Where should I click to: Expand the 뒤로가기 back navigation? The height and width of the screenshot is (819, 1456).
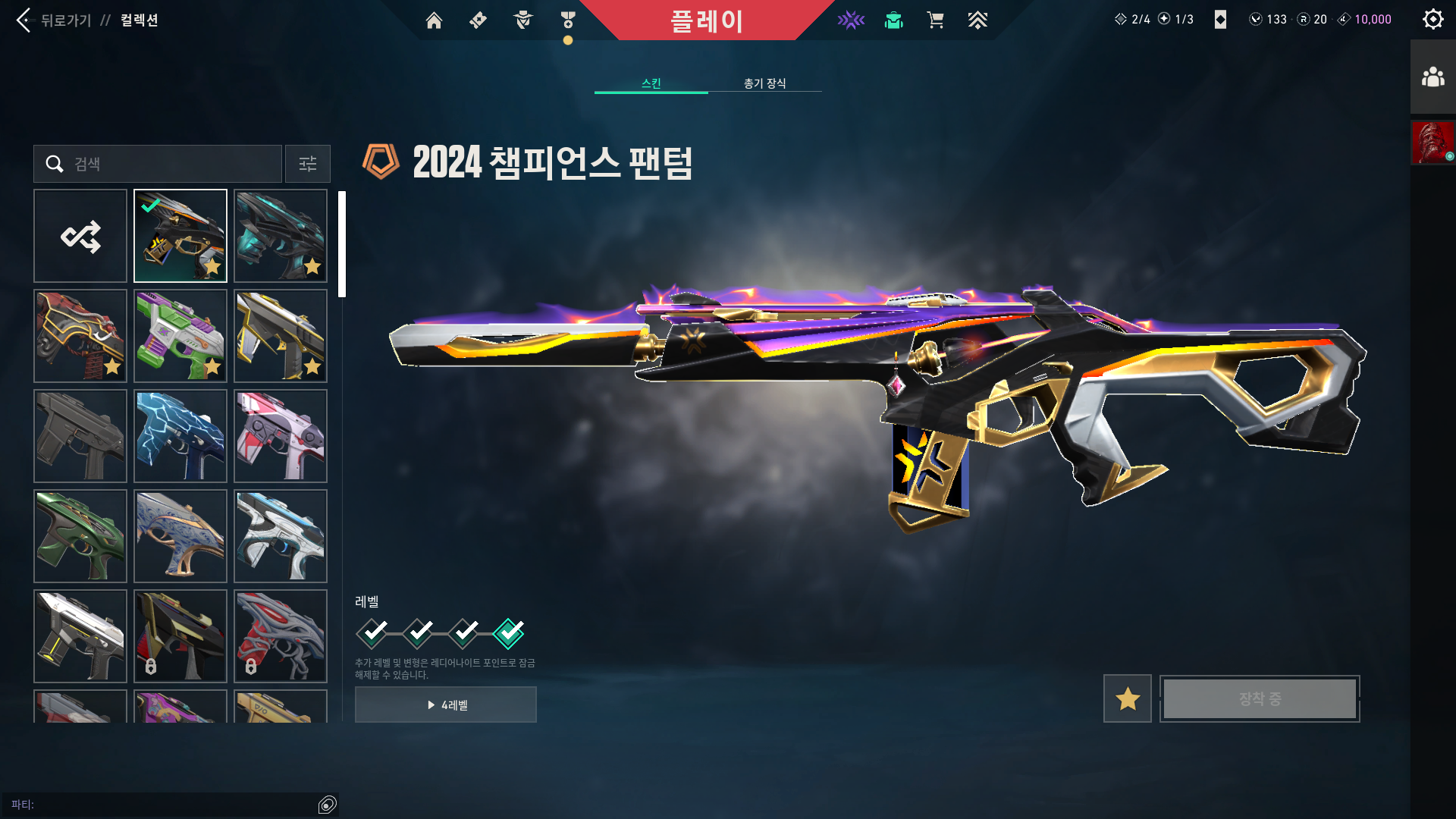point(61,20)
